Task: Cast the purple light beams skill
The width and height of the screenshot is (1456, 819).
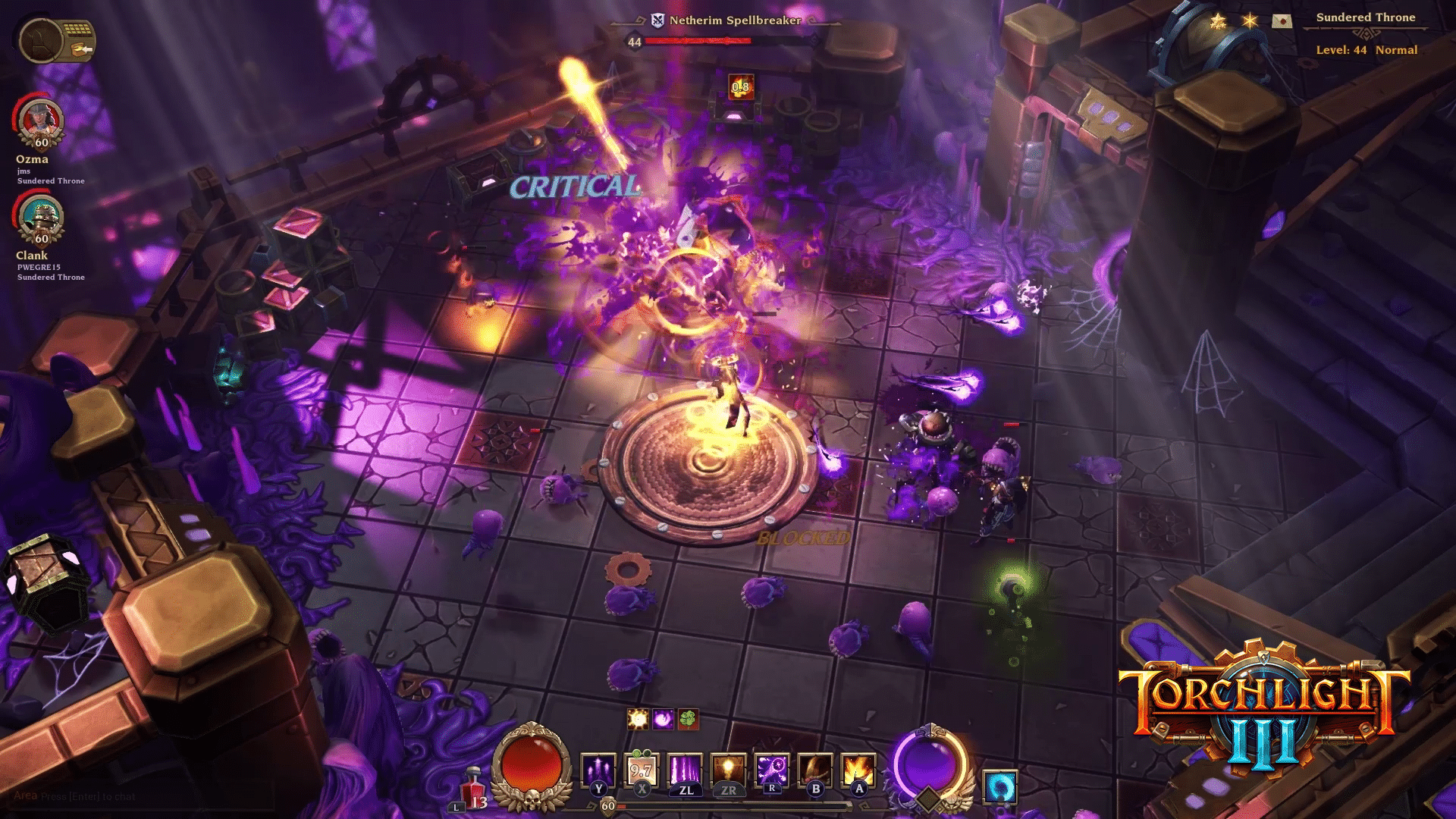Action: pos(685,770)
